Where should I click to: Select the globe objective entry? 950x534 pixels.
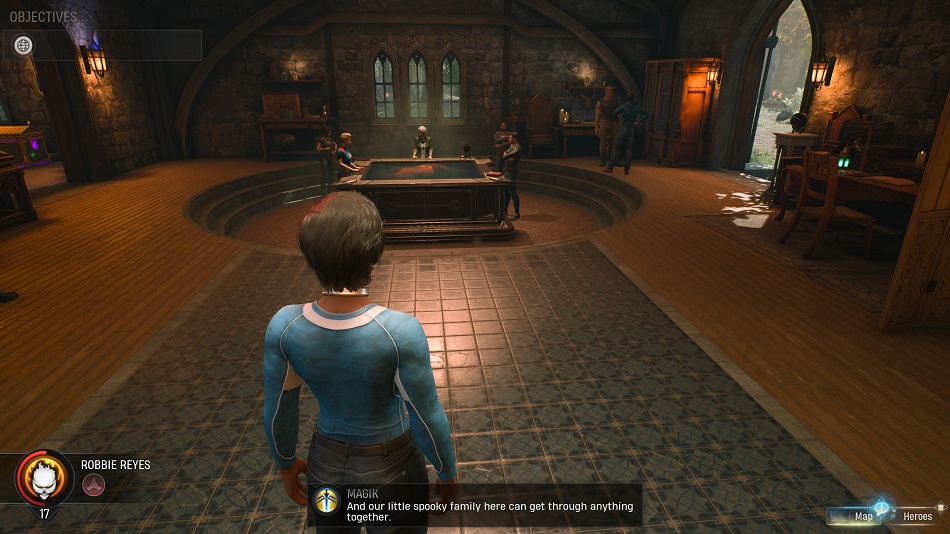pos(23,45)
